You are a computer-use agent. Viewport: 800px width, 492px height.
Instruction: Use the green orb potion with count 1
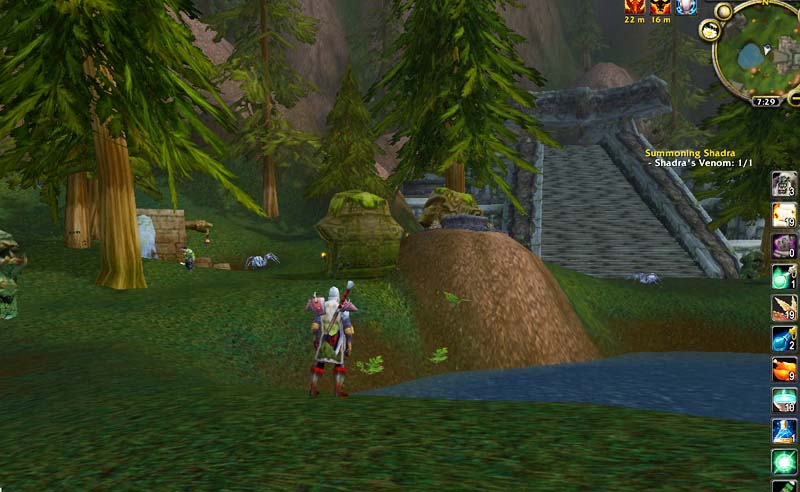pyautogui.click(x=784, y=276)
